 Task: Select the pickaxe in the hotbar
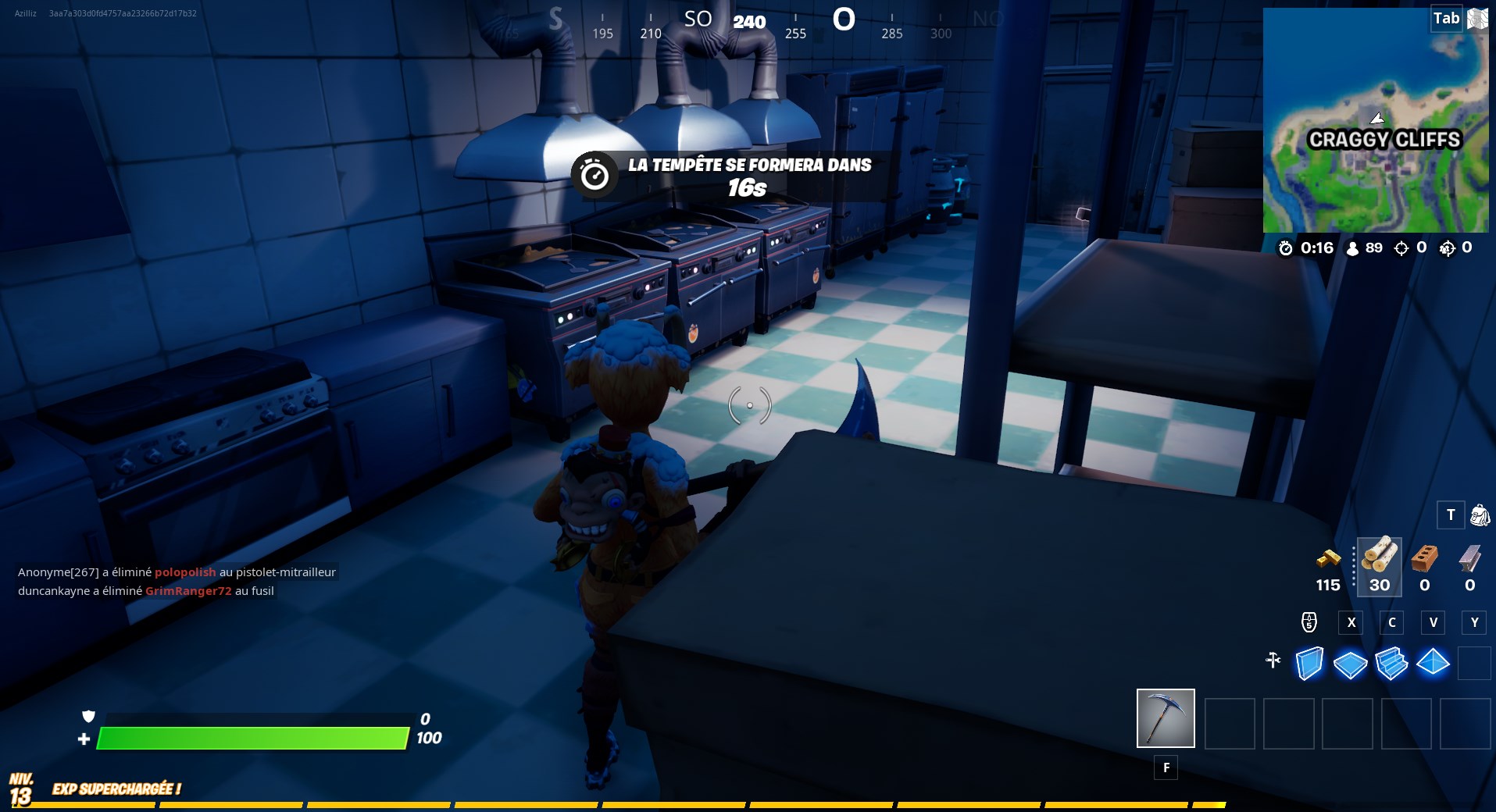[x=1165, y=718]
